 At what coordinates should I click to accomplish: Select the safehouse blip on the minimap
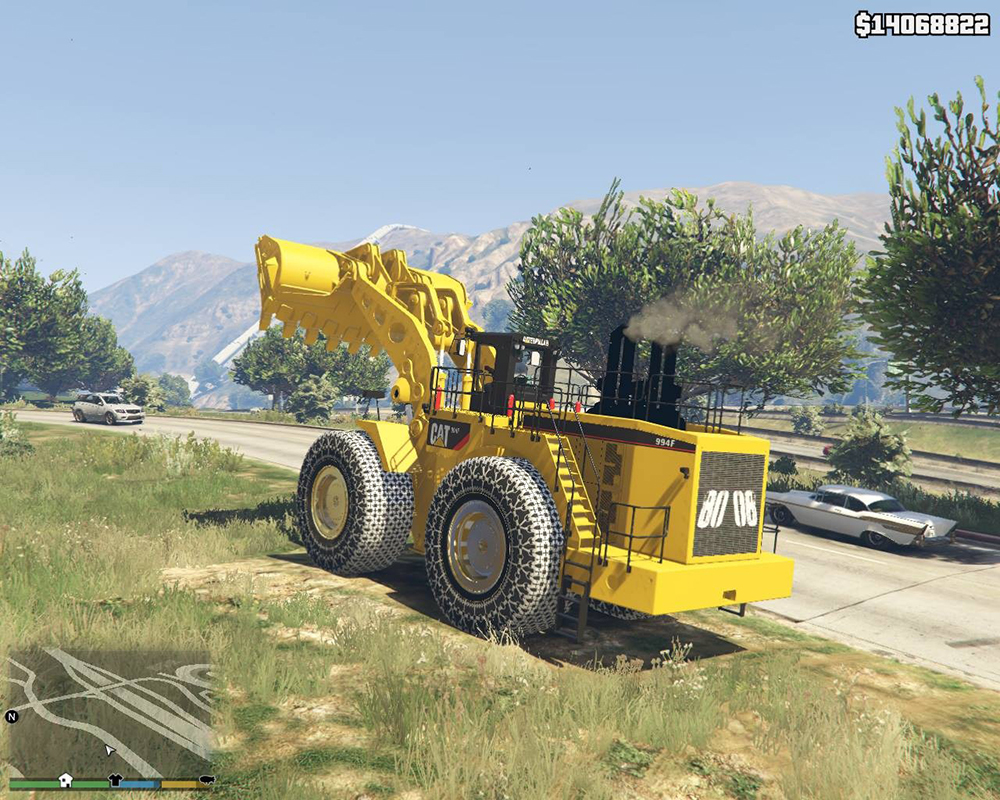click(x=65, y=780)
